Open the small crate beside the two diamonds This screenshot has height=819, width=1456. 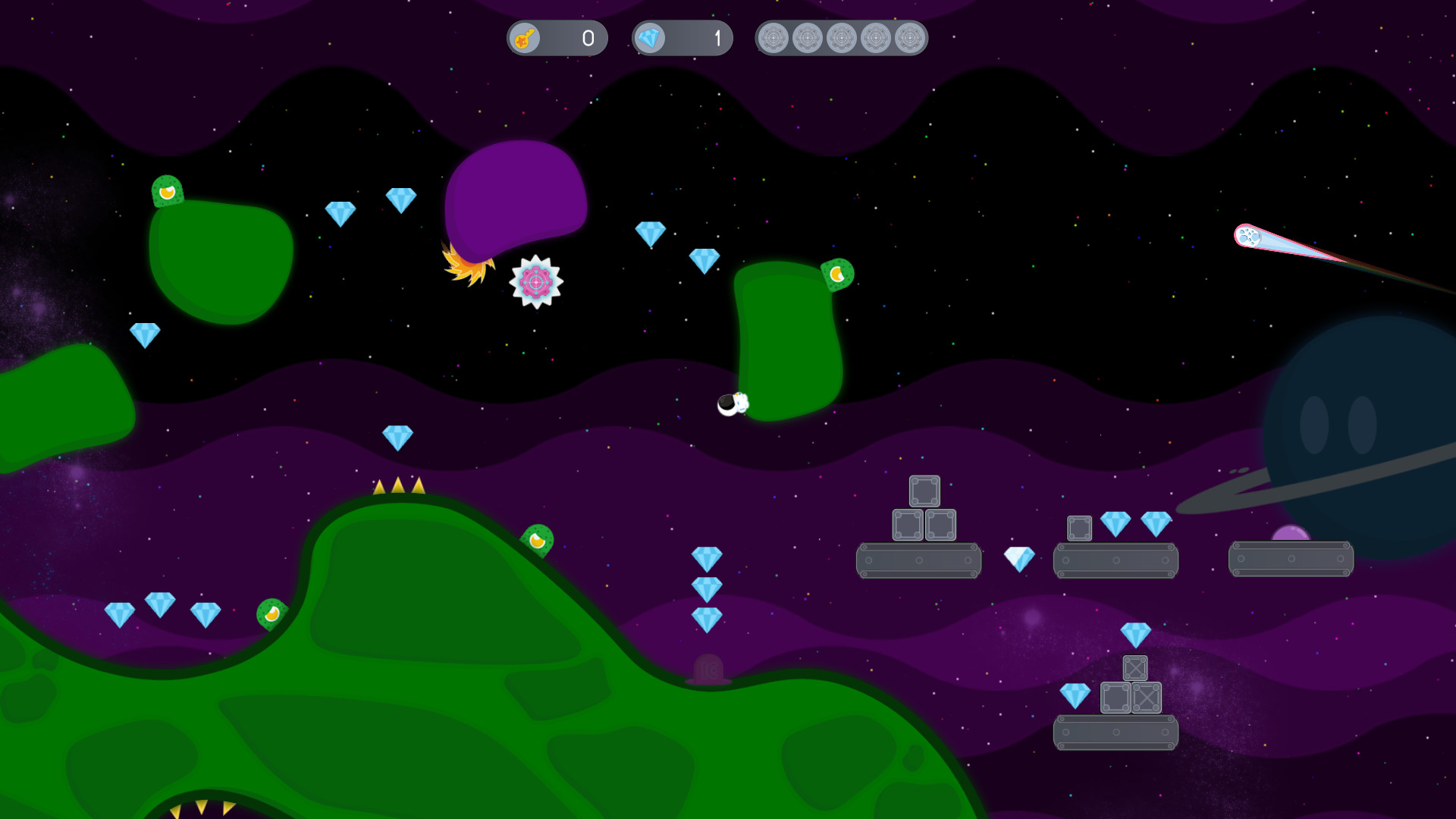tap(1080, 529)
